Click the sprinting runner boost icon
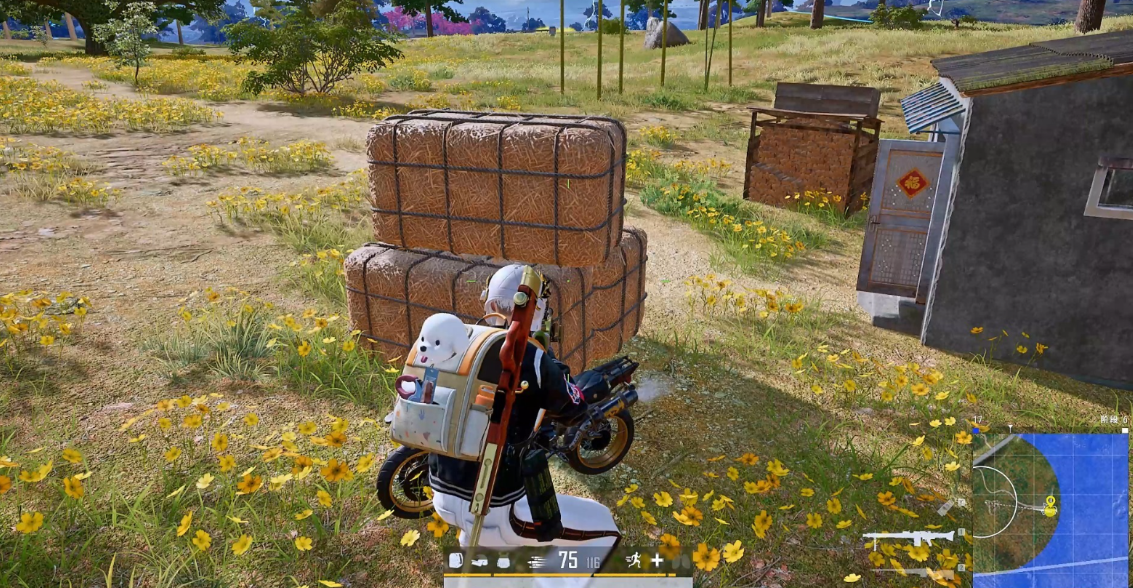Image resolution: width=1133 pixels, height=588 pixels. tap(633, 561)
